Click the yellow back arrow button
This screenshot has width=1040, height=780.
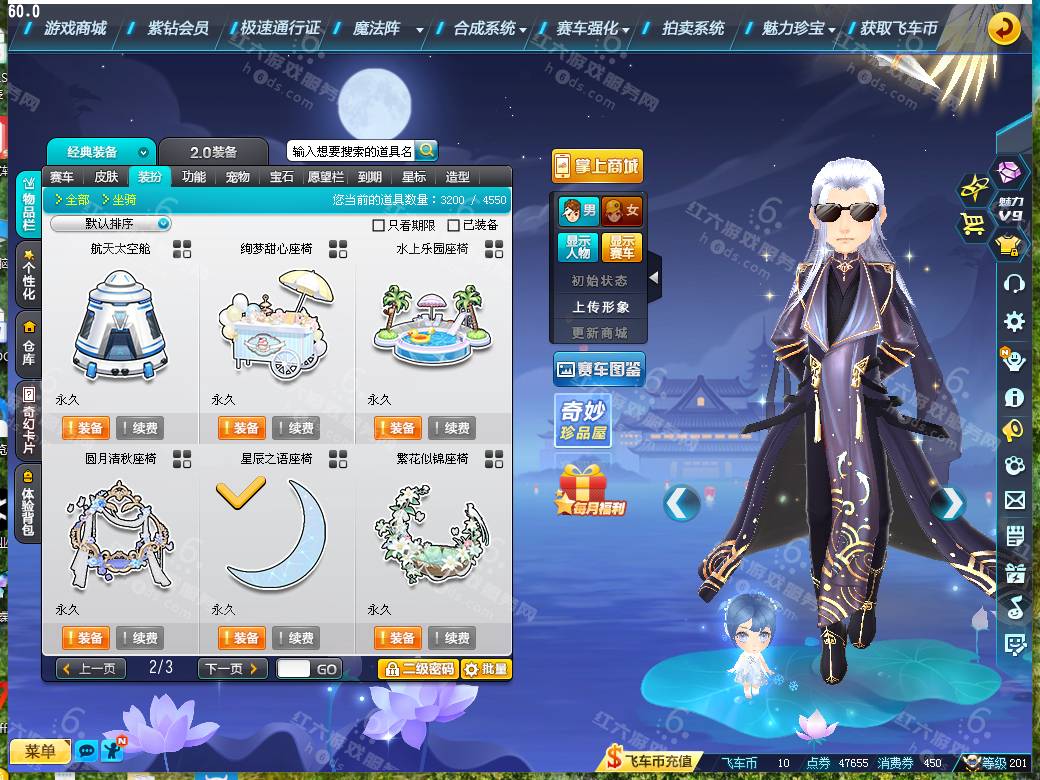pyautogui.click(x=1003, y=28)
